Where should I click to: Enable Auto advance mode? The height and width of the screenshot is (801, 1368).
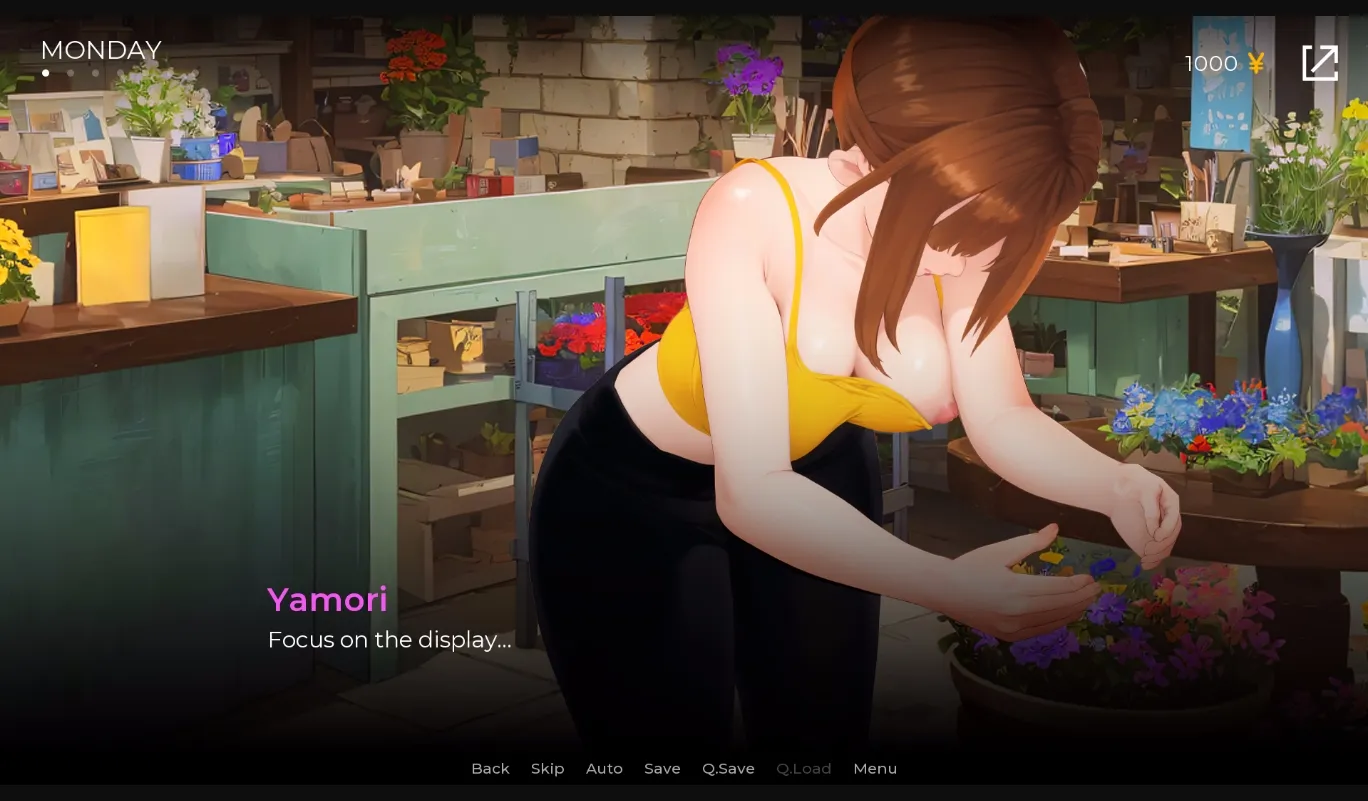click(604, 768)
